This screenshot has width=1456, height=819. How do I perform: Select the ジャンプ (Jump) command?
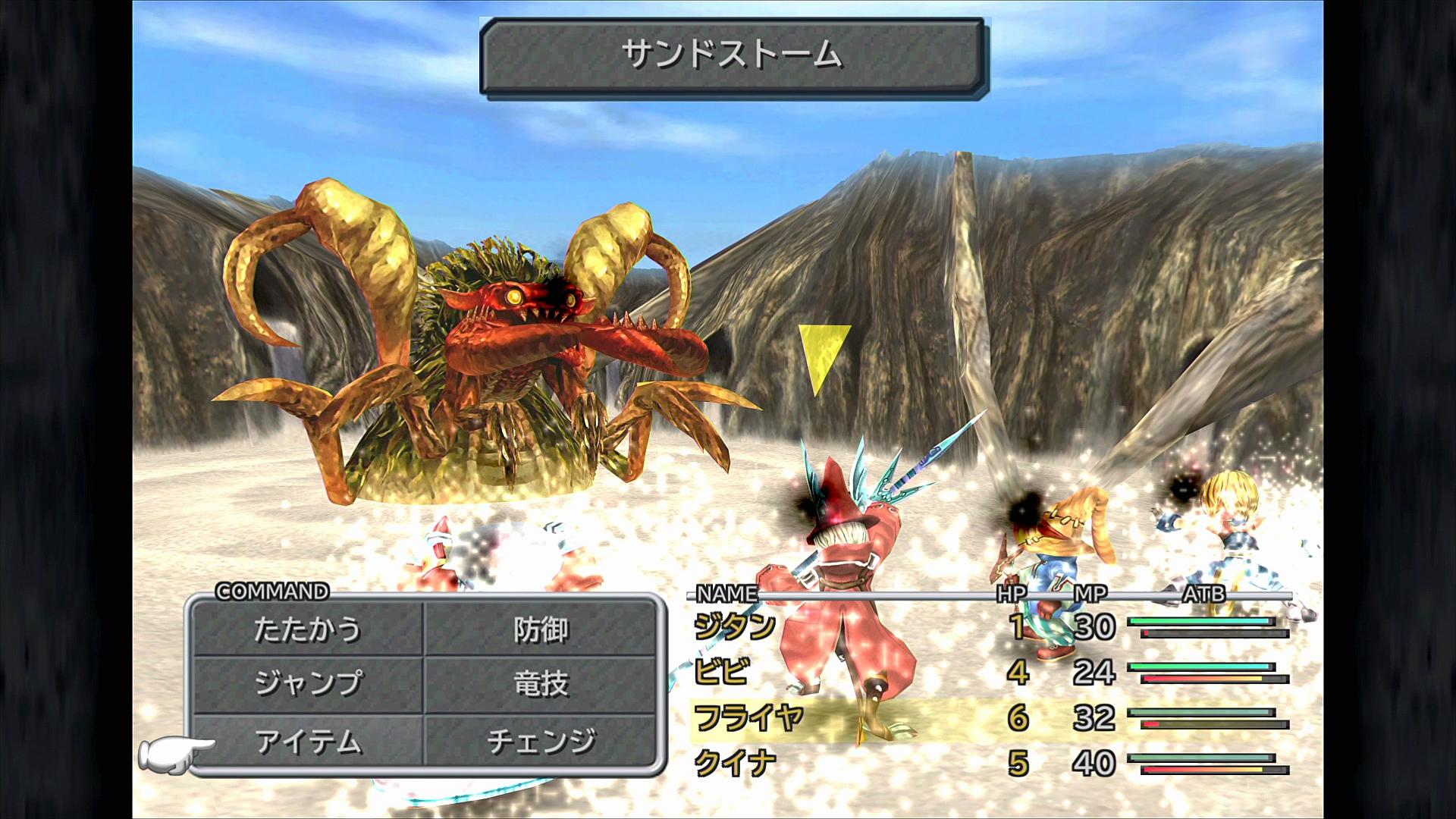click(307, 684)
